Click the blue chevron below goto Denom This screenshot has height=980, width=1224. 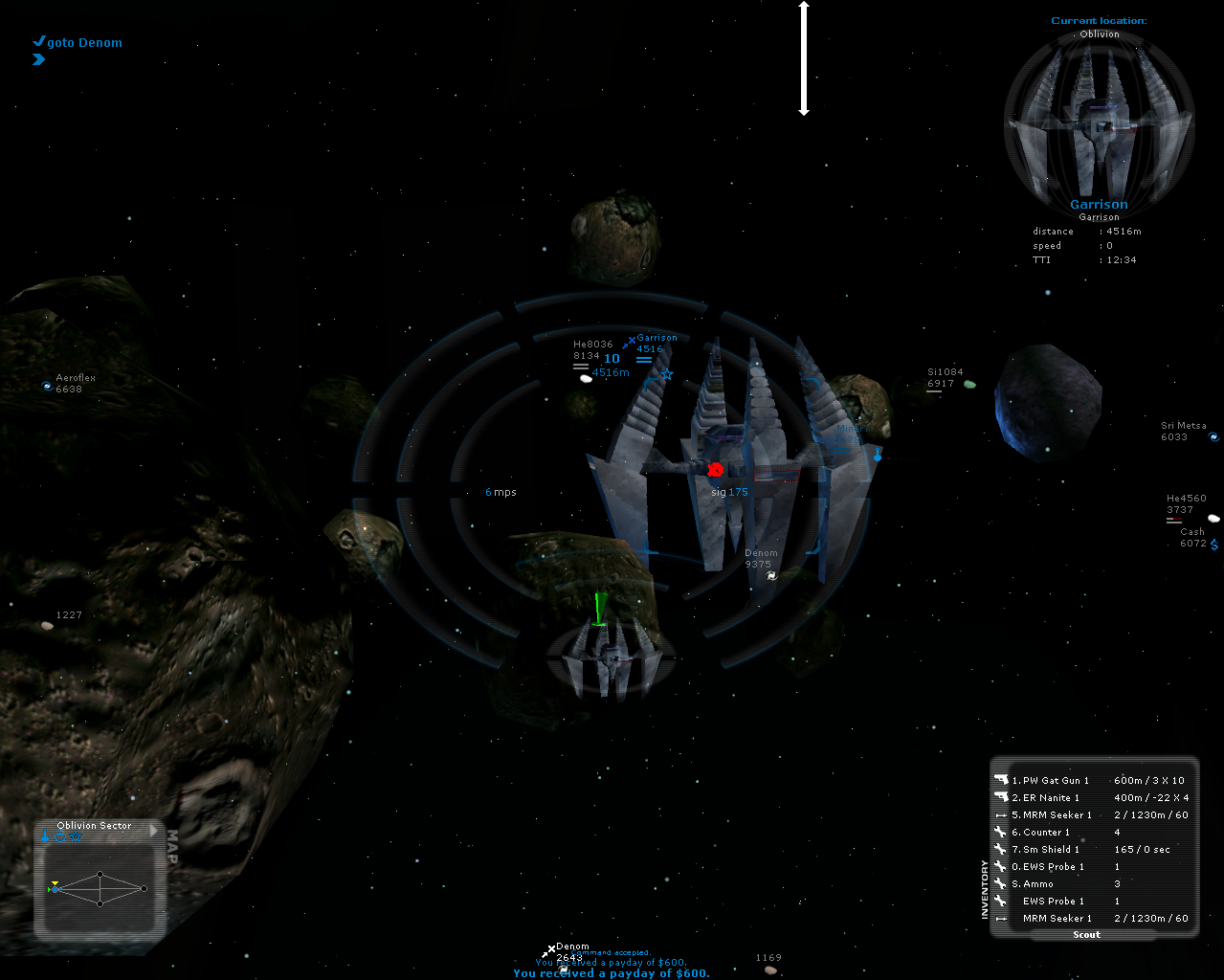(38, 59)
